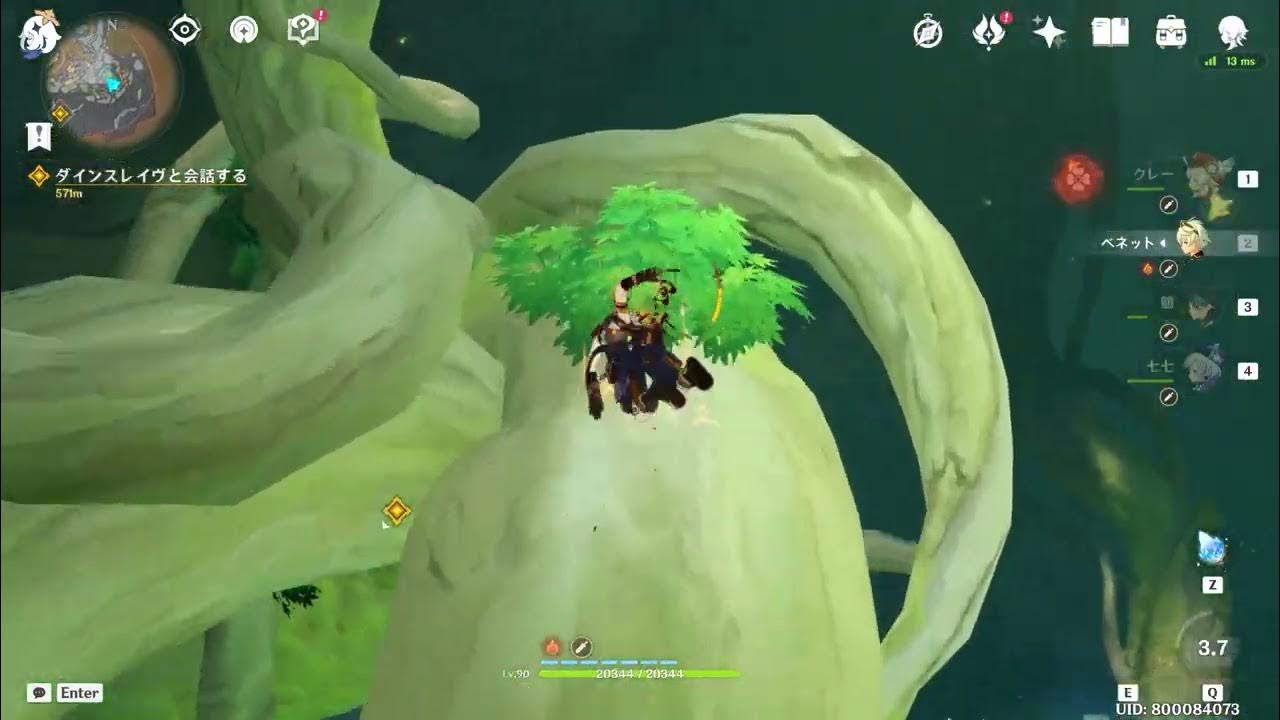Open the Paimon main menu
1280x720 pixels.
[40, 31]
